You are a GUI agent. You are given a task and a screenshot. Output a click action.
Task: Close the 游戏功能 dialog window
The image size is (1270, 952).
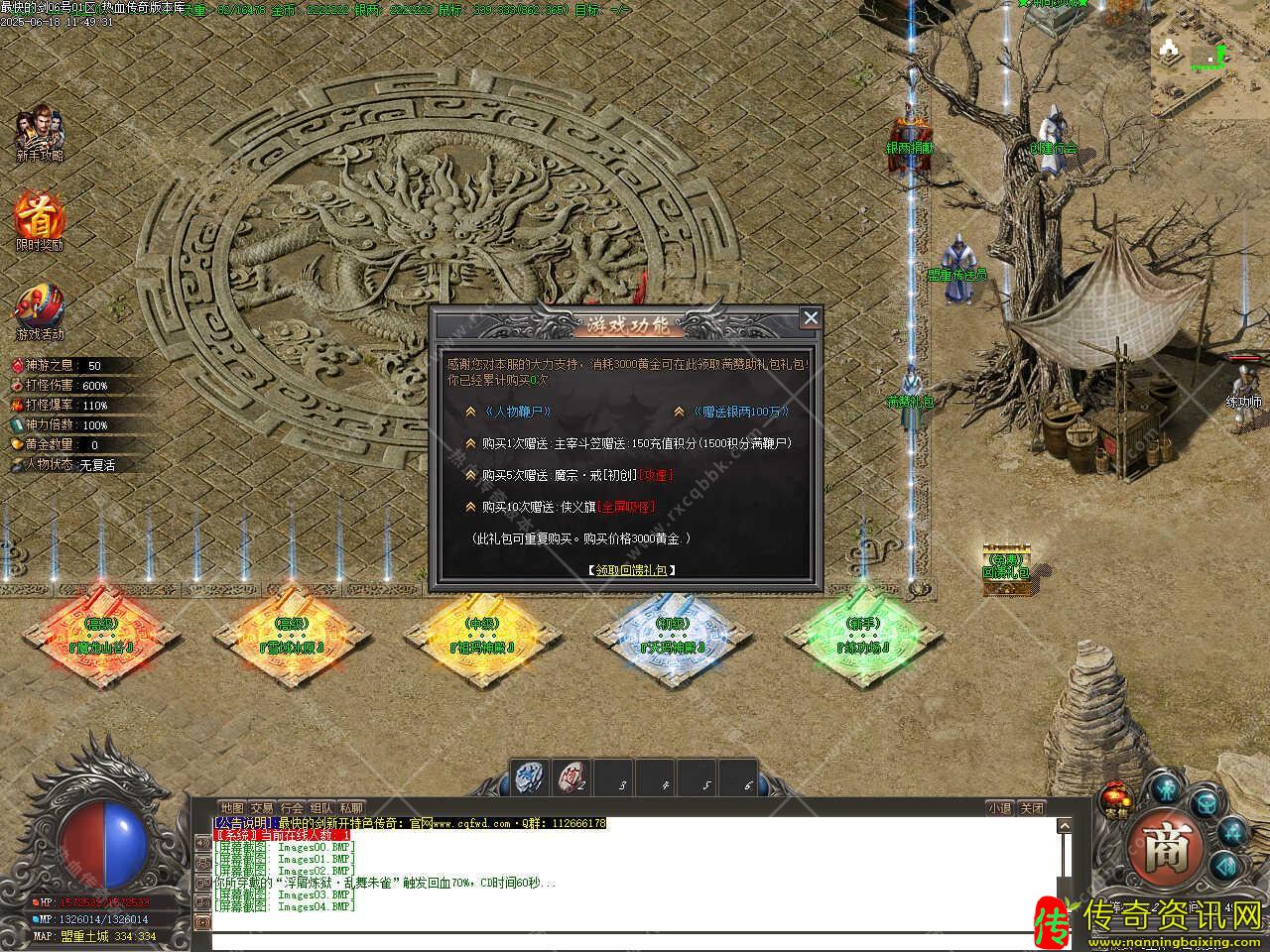click(x=811, y=317)
